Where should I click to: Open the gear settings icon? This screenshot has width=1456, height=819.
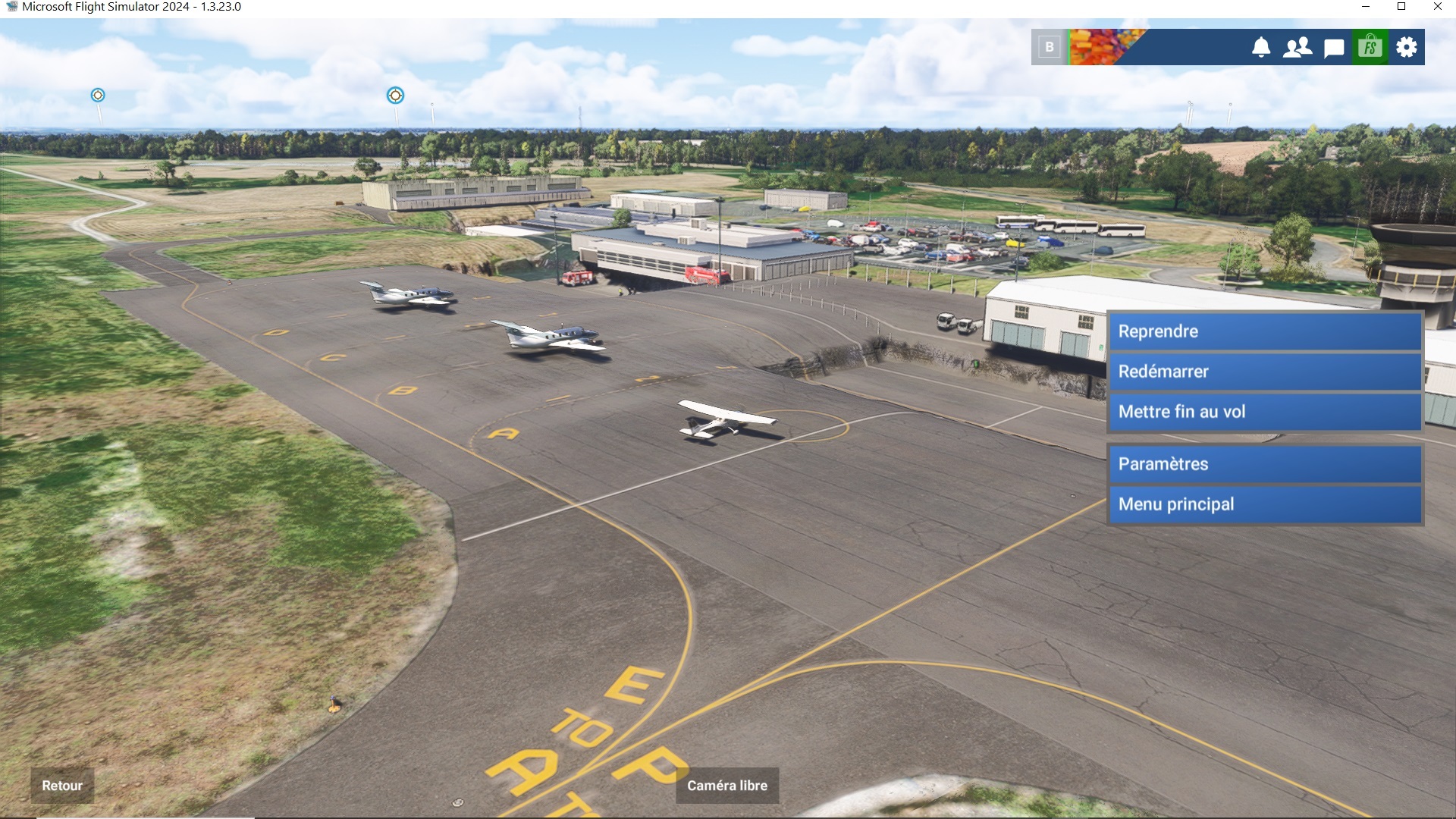[1406, 47]
